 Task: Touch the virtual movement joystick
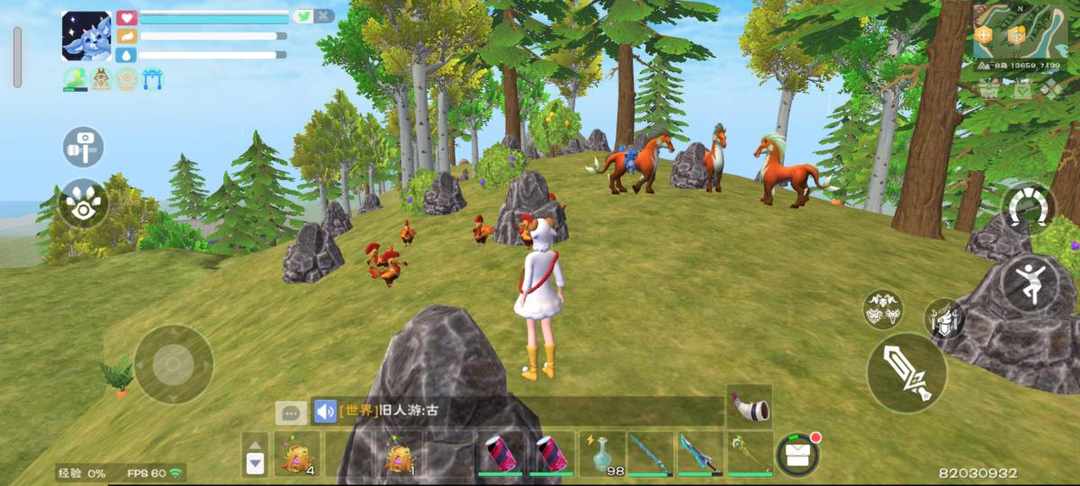[174, 364]
